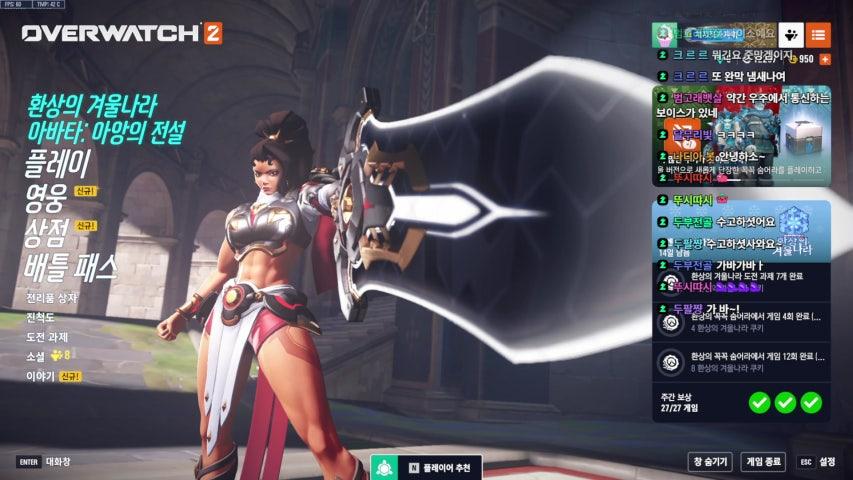Select the 12-game completion challenge row
This screenshot has height=480, width=853.
[741, 362]
